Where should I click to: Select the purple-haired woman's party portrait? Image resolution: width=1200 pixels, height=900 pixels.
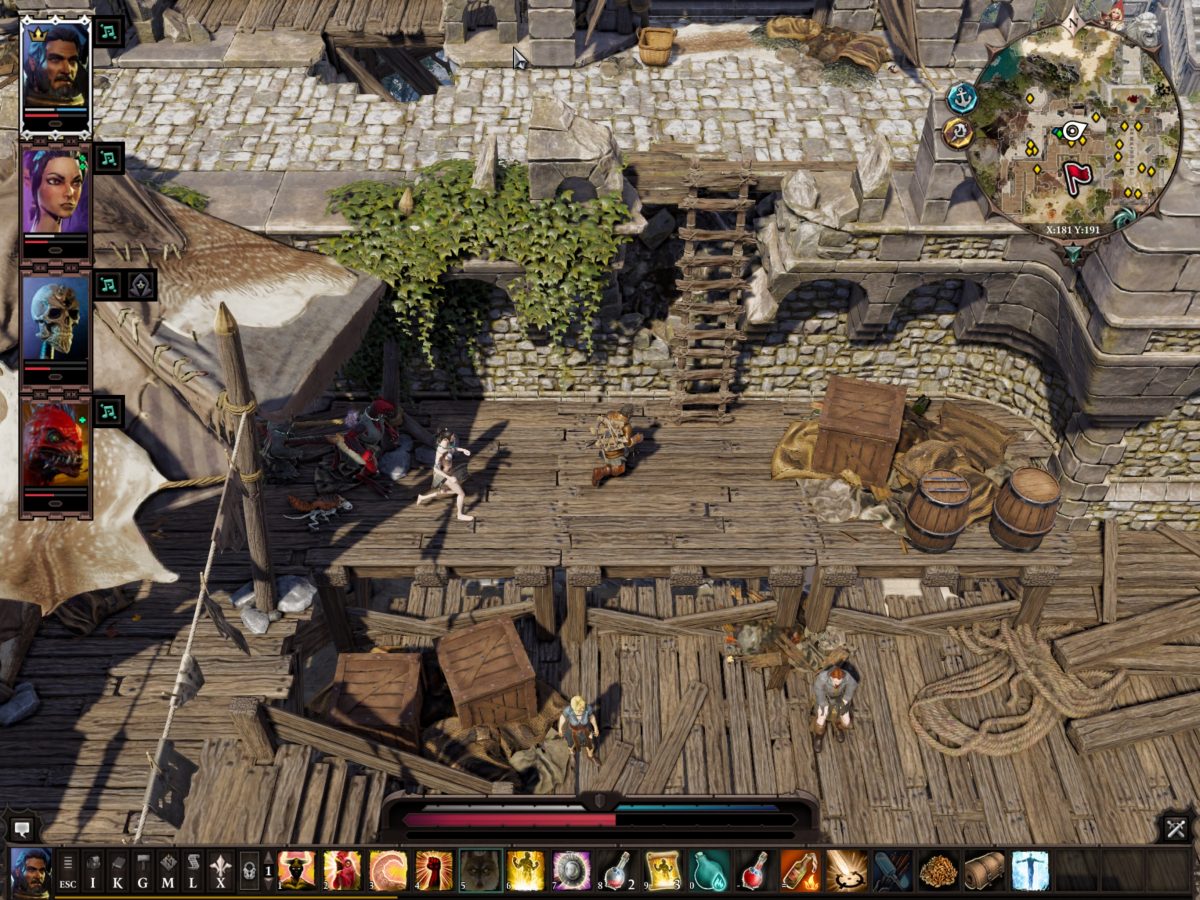(56, 193)
